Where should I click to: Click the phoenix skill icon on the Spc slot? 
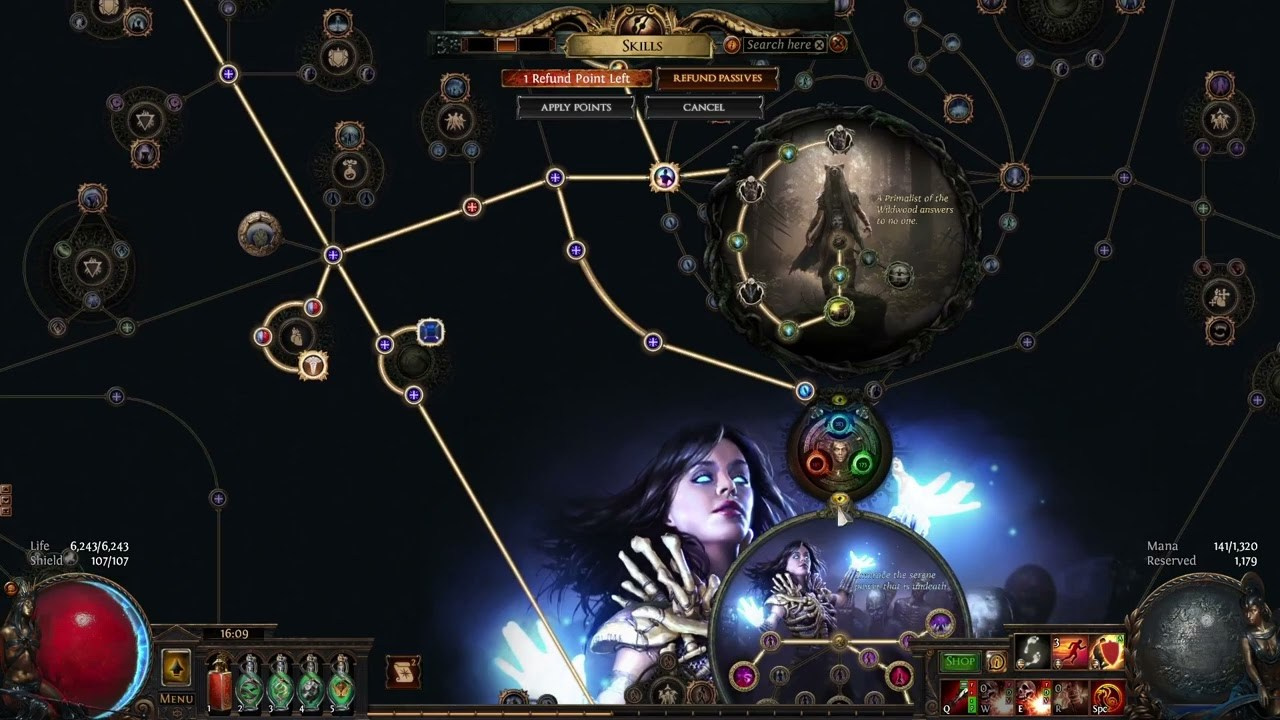pyautogui.click(x=1106, y=698)
